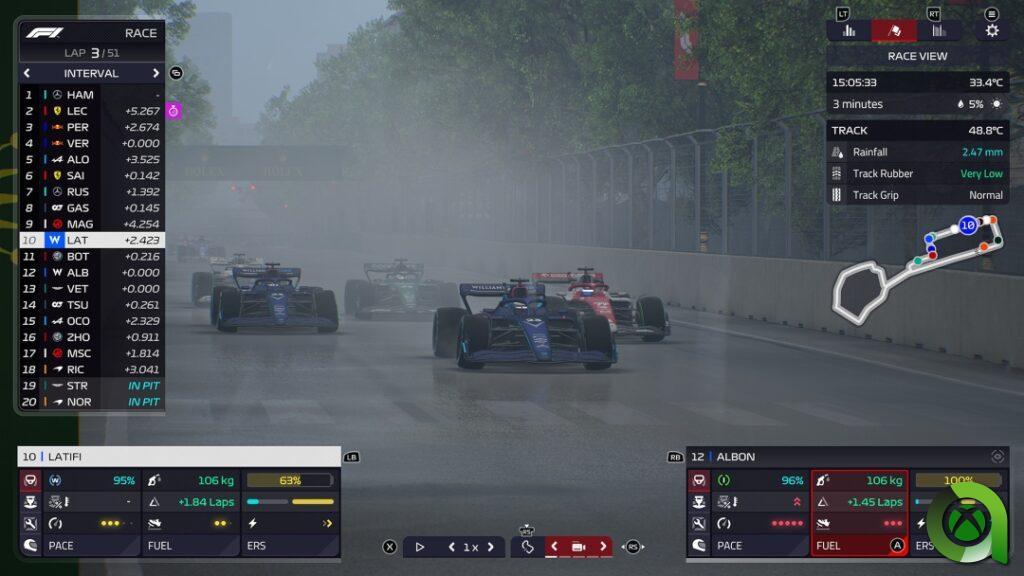
Task: Switch to the left bar-chart data tab
Action: pyautogui.click(x=849, y=30)
